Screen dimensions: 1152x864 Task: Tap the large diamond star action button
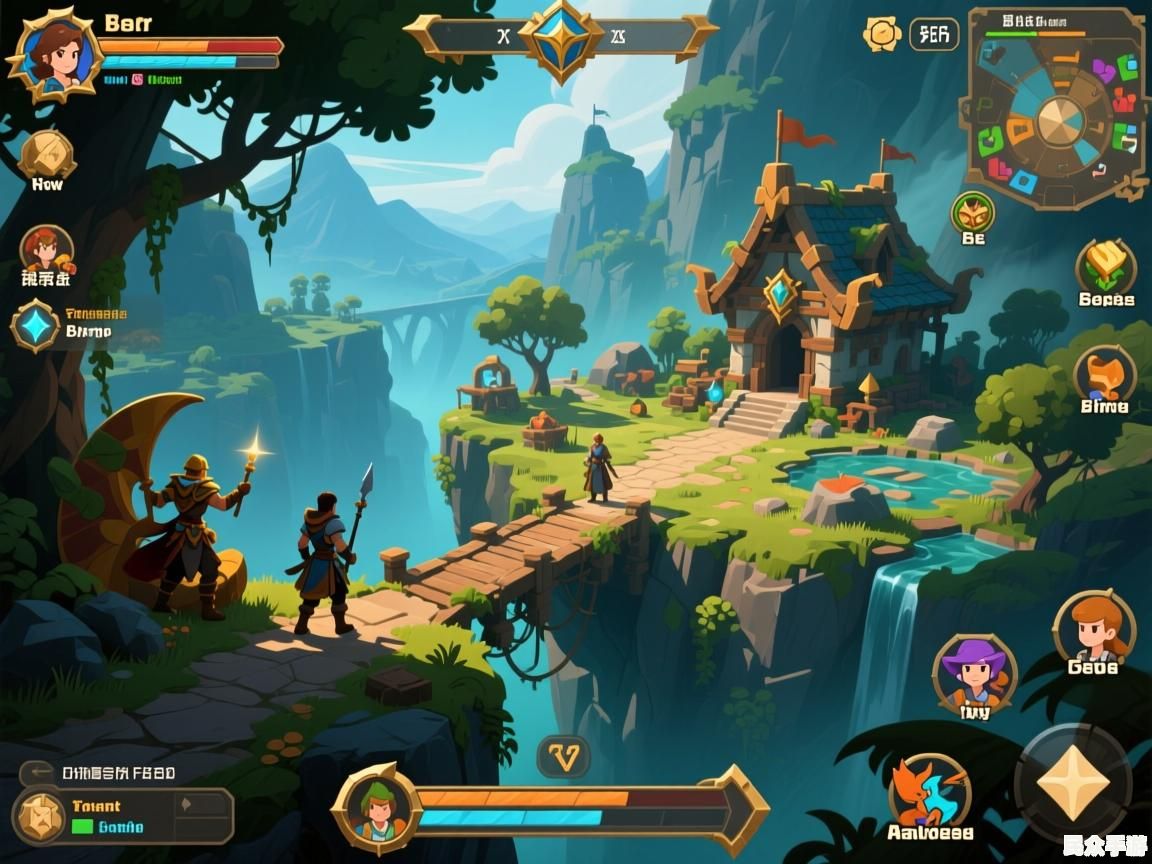tap(1073, 782)
